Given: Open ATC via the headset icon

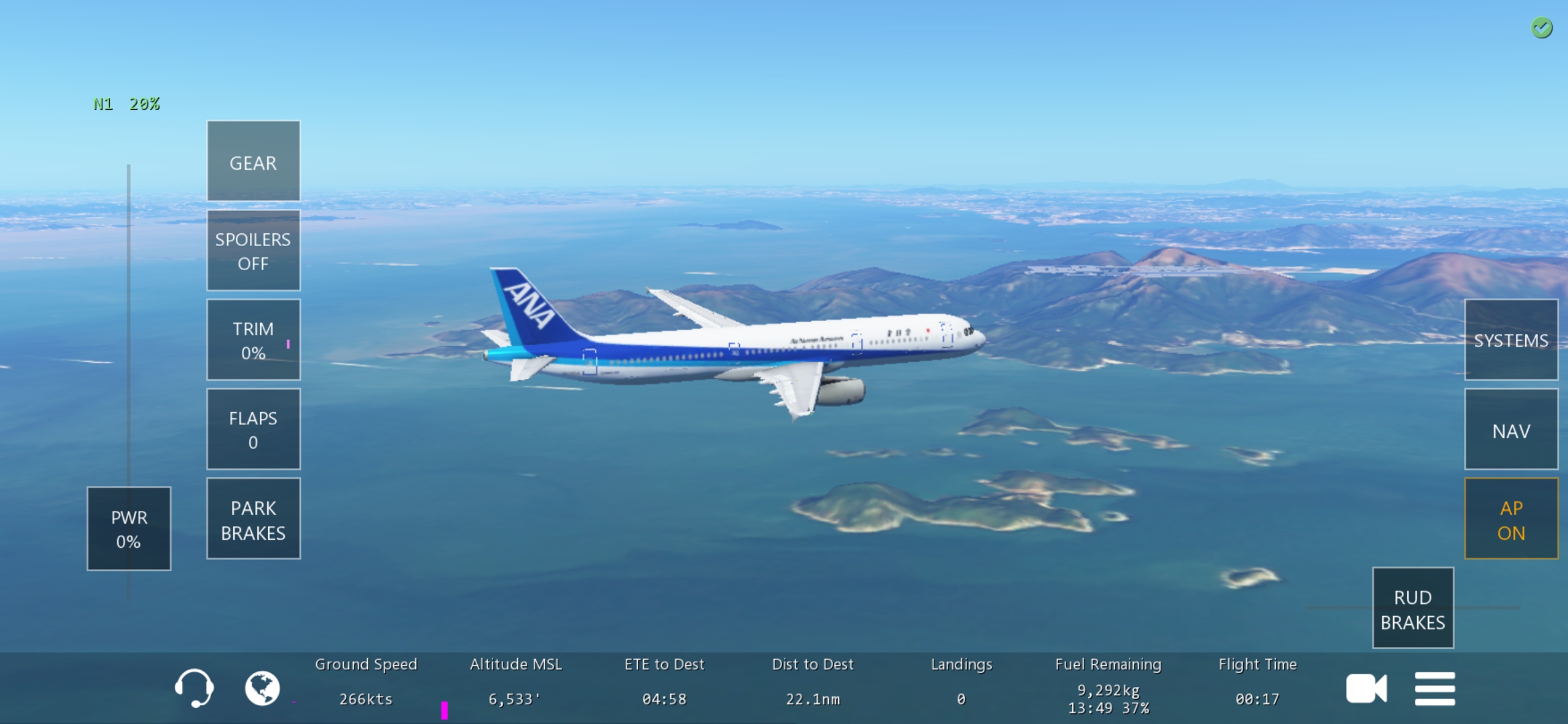Looking at the screenshot, I should 194,688.
